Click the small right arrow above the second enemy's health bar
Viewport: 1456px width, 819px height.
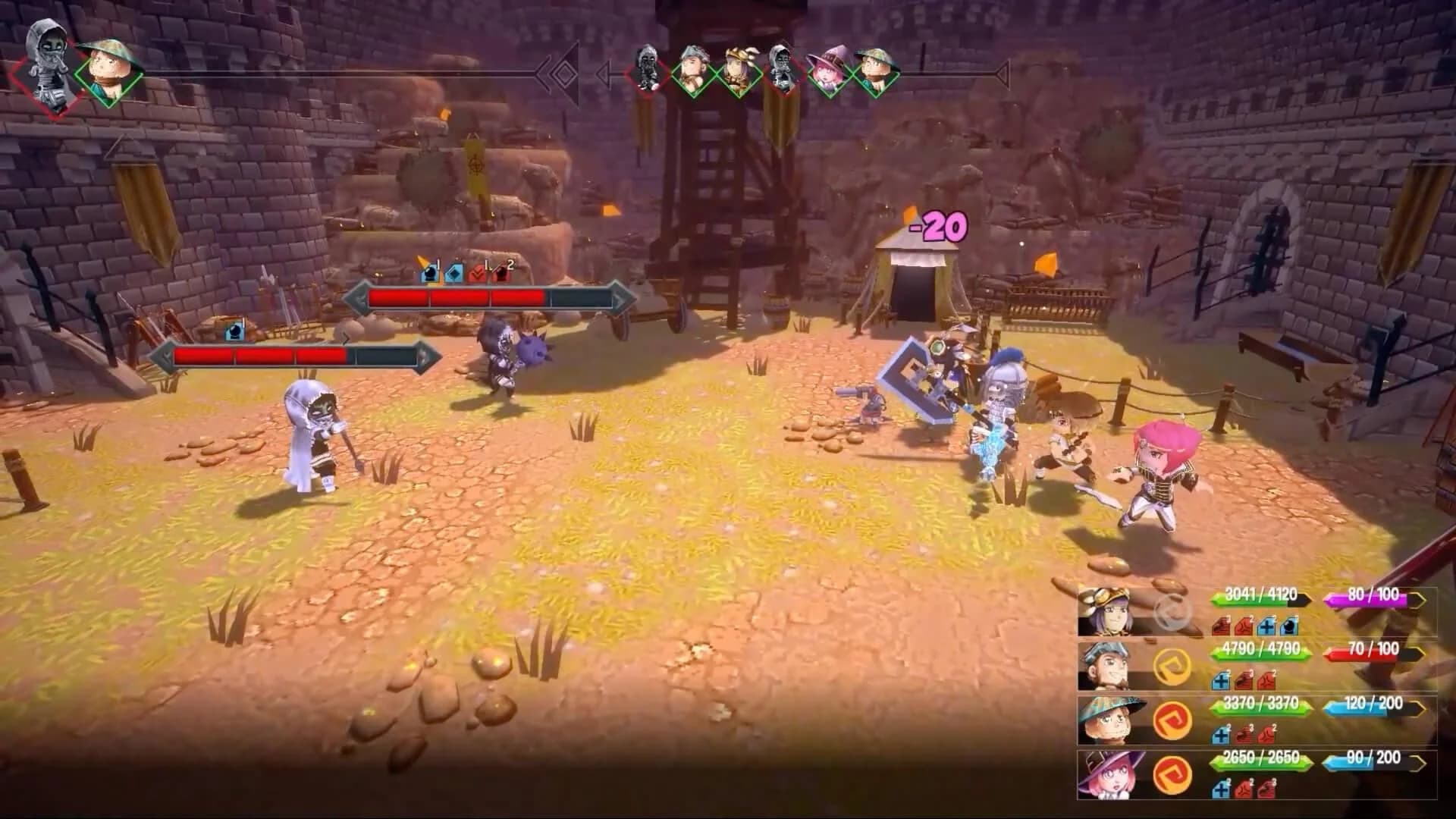pos(346,339)
